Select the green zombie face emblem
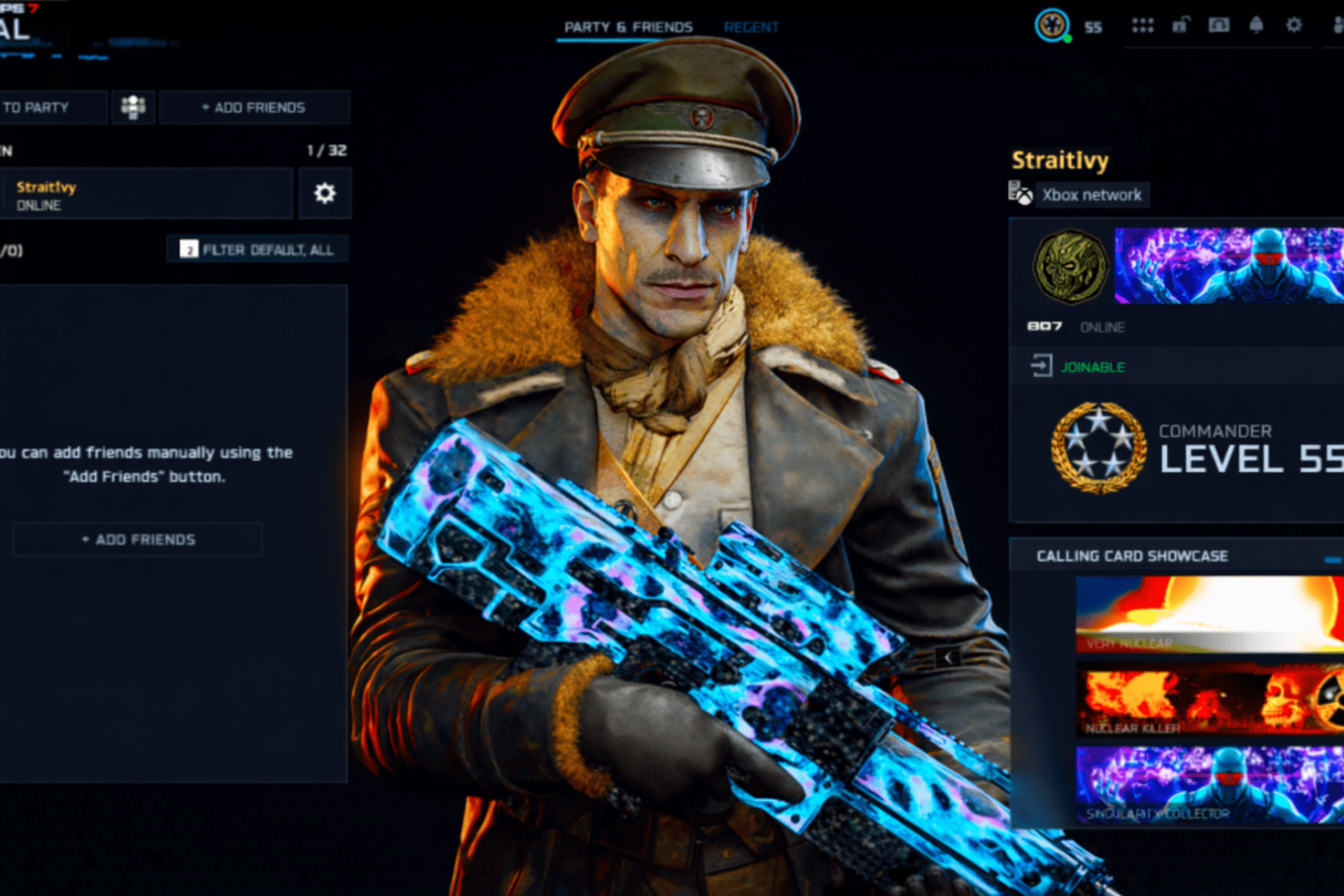Viewport: 1344px width, 896px height. (1070, 267)
